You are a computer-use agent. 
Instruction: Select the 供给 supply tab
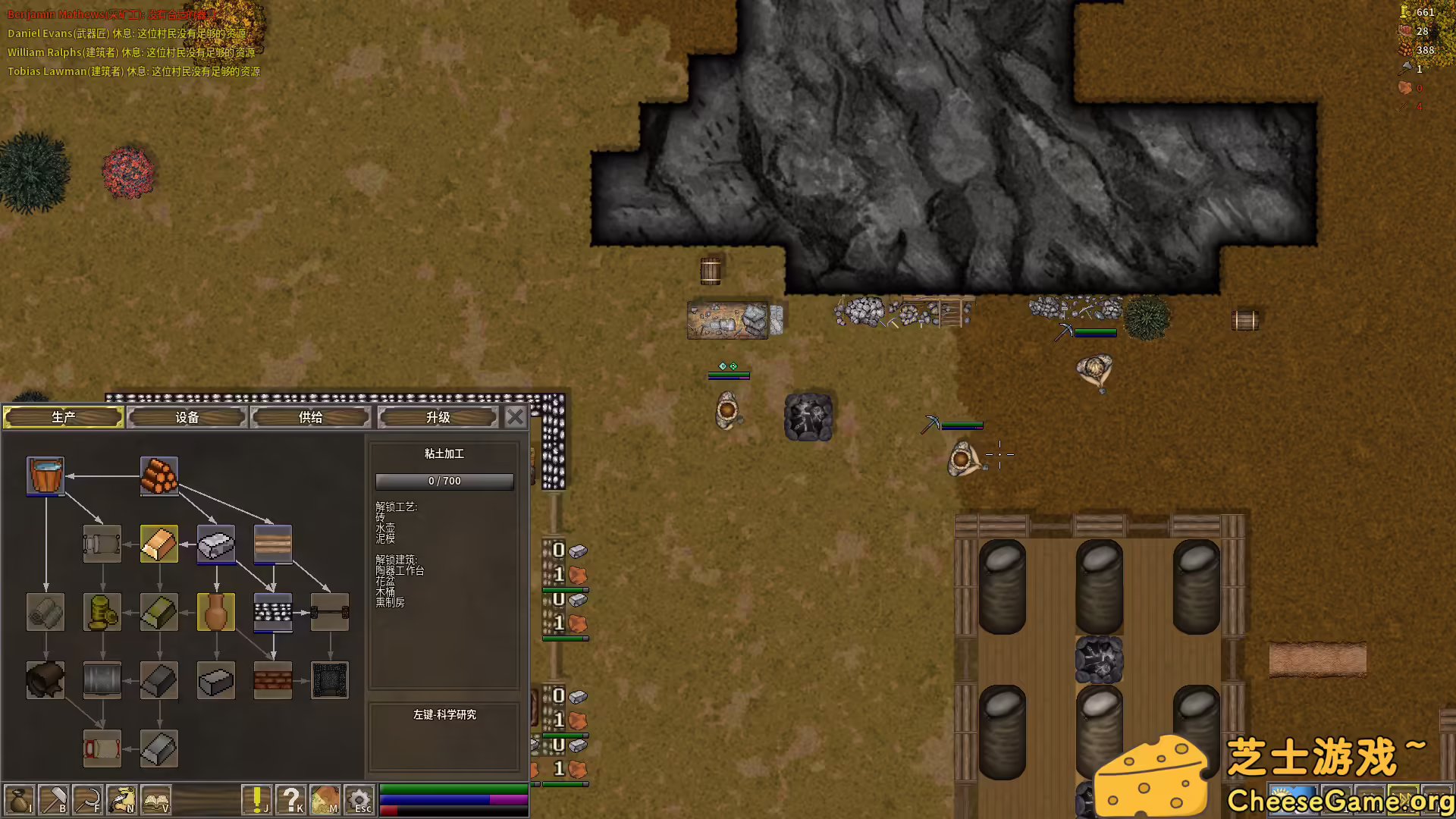[x=311, y=417]
